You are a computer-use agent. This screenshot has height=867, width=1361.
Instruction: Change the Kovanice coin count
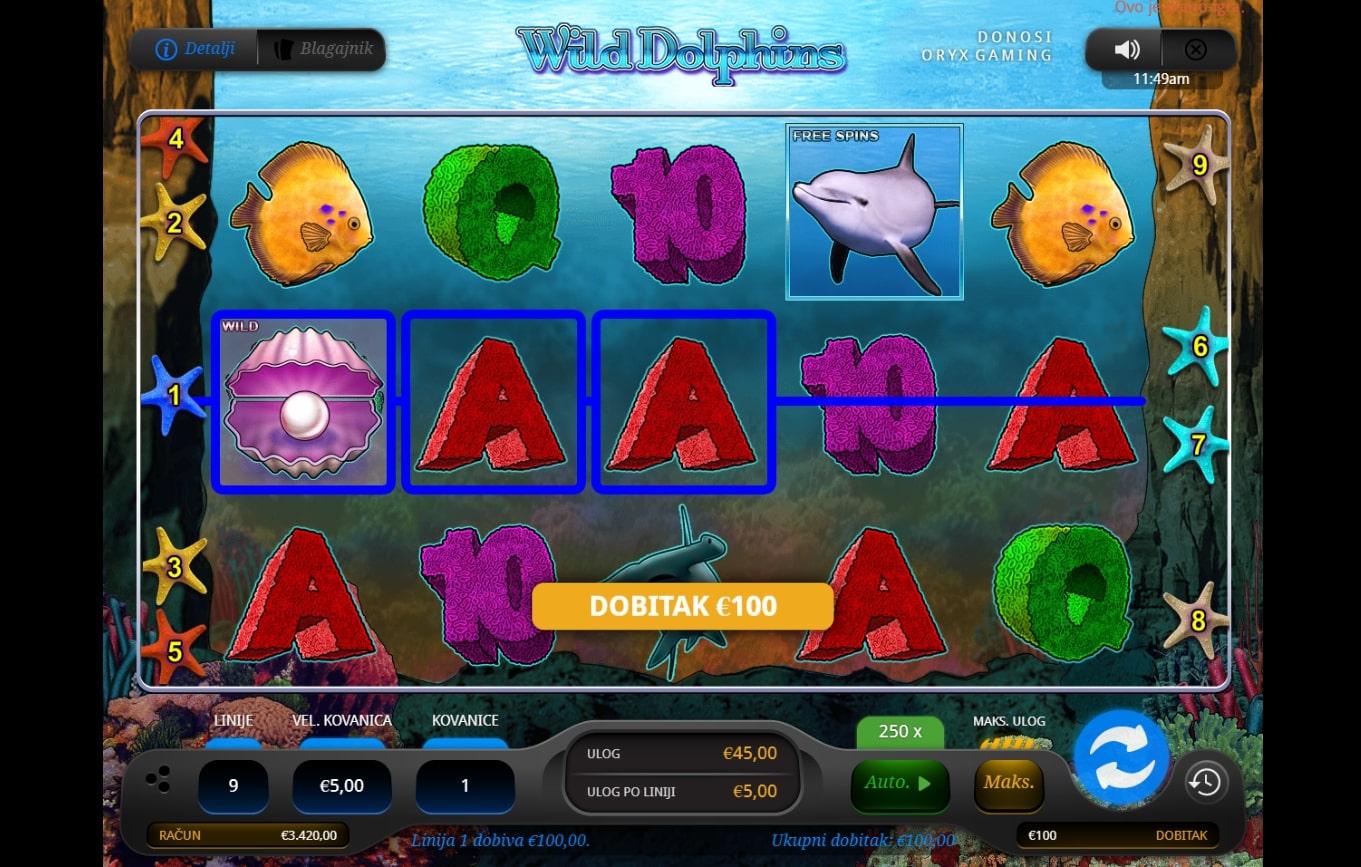coord(465,786)
